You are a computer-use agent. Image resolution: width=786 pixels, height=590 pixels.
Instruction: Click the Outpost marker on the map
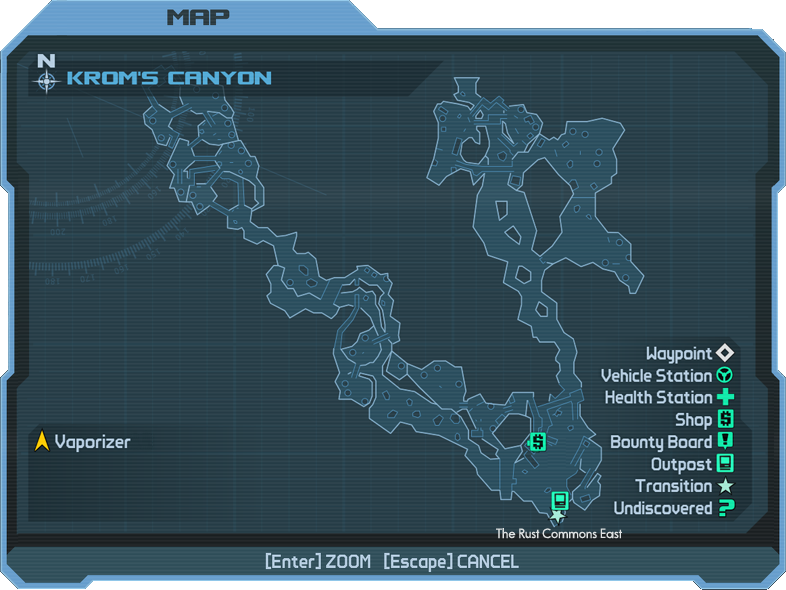560,500
